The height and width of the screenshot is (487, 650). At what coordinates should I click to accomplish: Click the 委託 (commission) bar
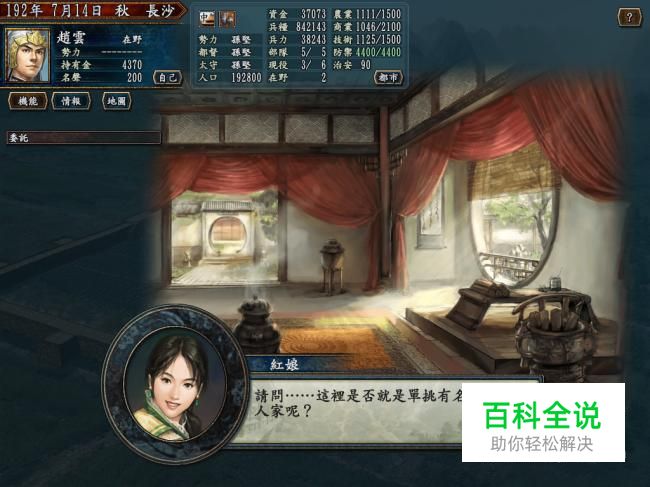[x=80, y=137]
